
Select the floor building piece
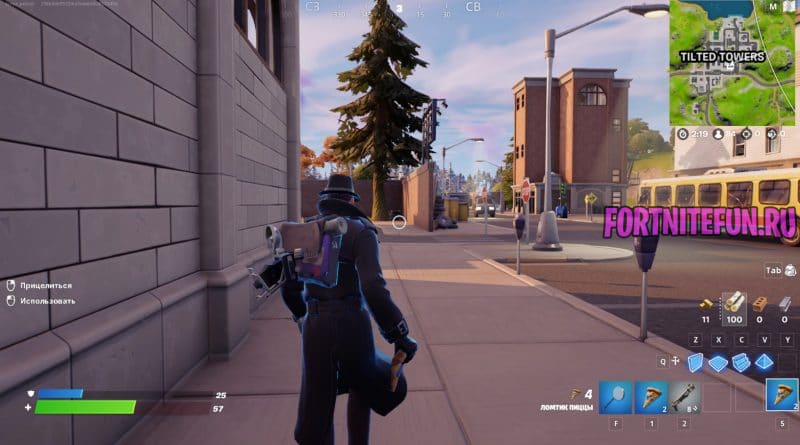[x=718, y=363]
